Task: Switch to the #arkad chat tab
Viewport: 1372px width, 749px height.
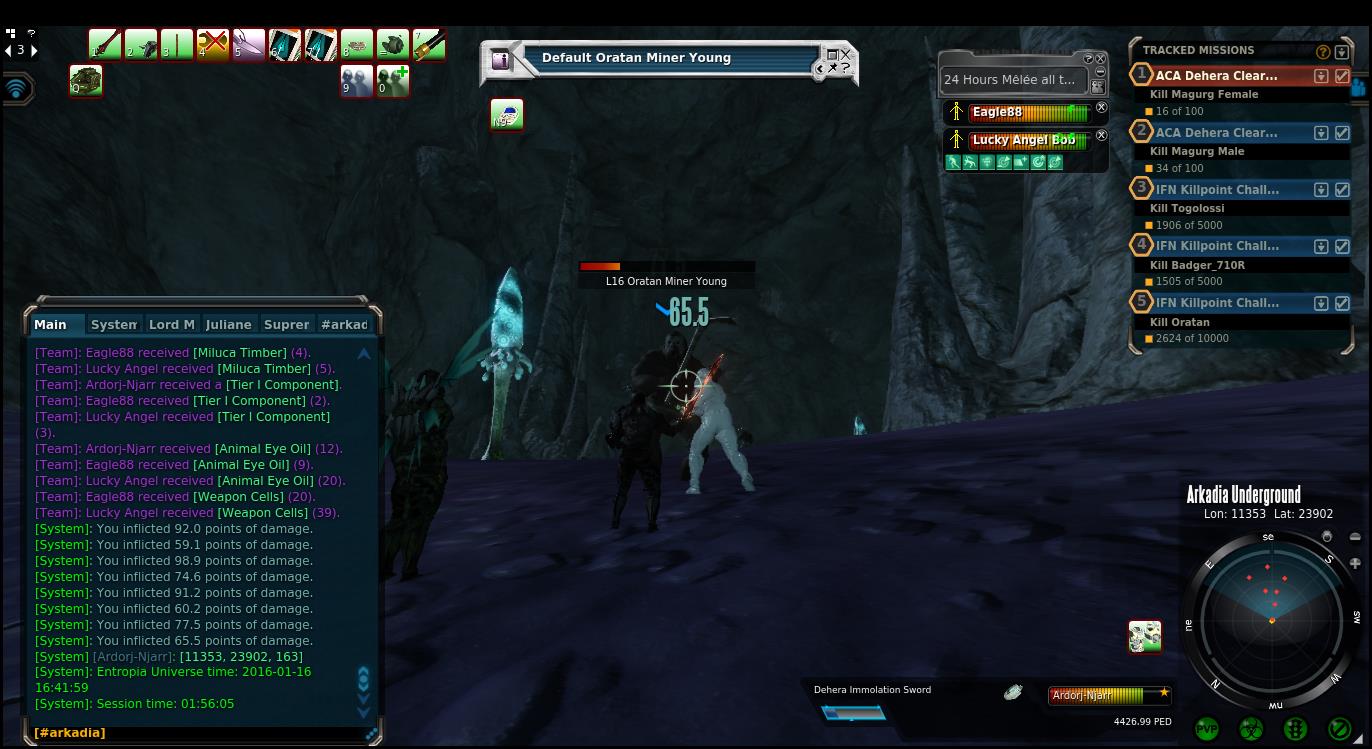Action: 344,324
